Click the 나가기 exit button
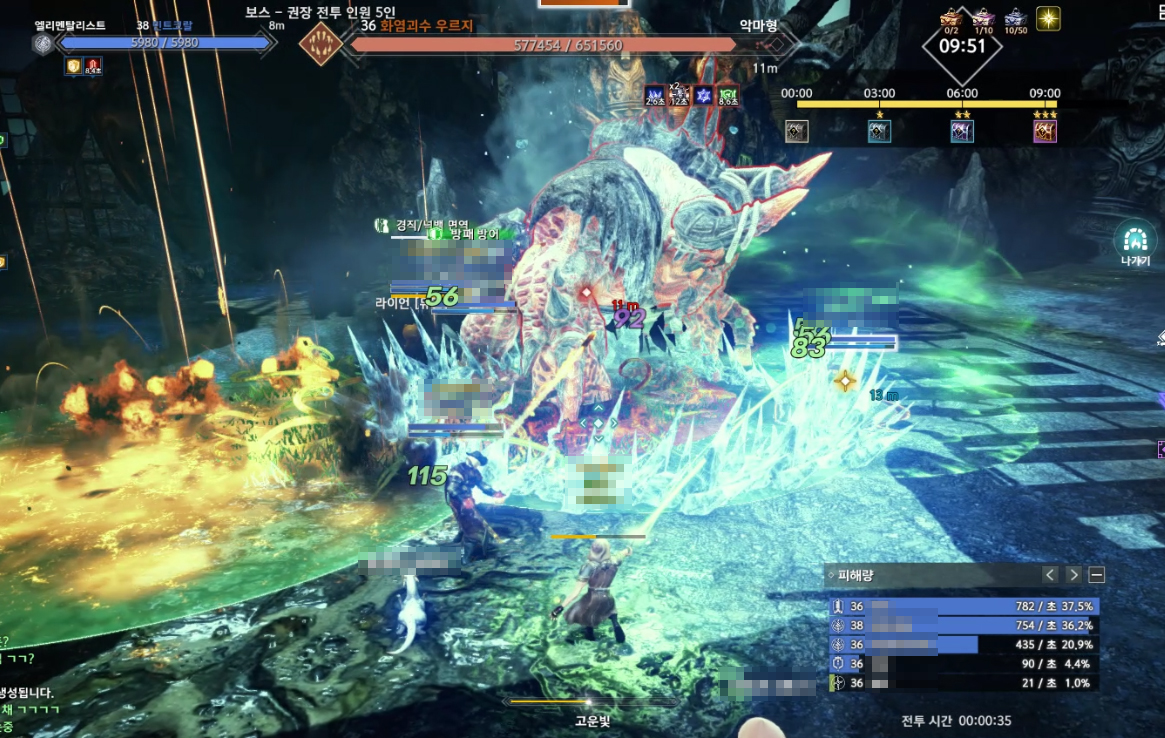 [1134, 240]
